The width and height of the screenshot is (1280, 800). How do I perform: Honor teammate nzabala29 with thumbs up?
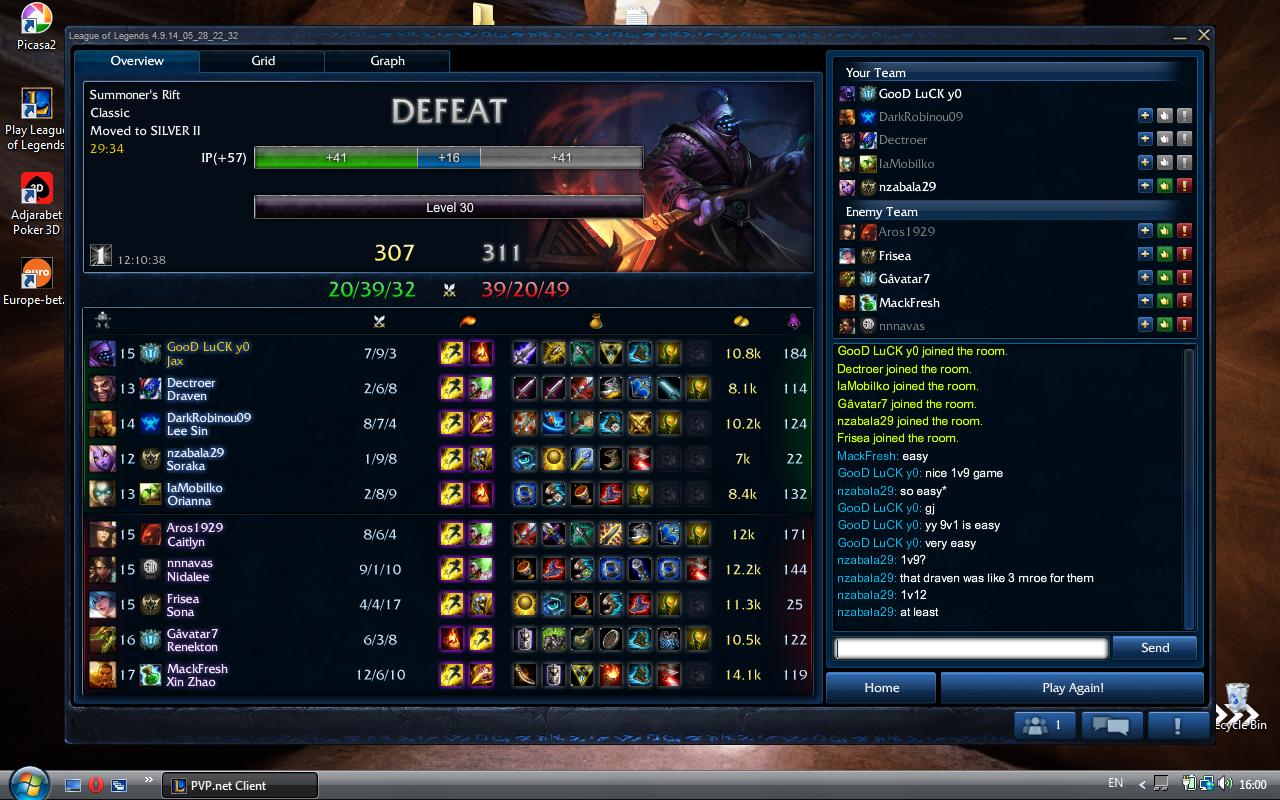1165,186
